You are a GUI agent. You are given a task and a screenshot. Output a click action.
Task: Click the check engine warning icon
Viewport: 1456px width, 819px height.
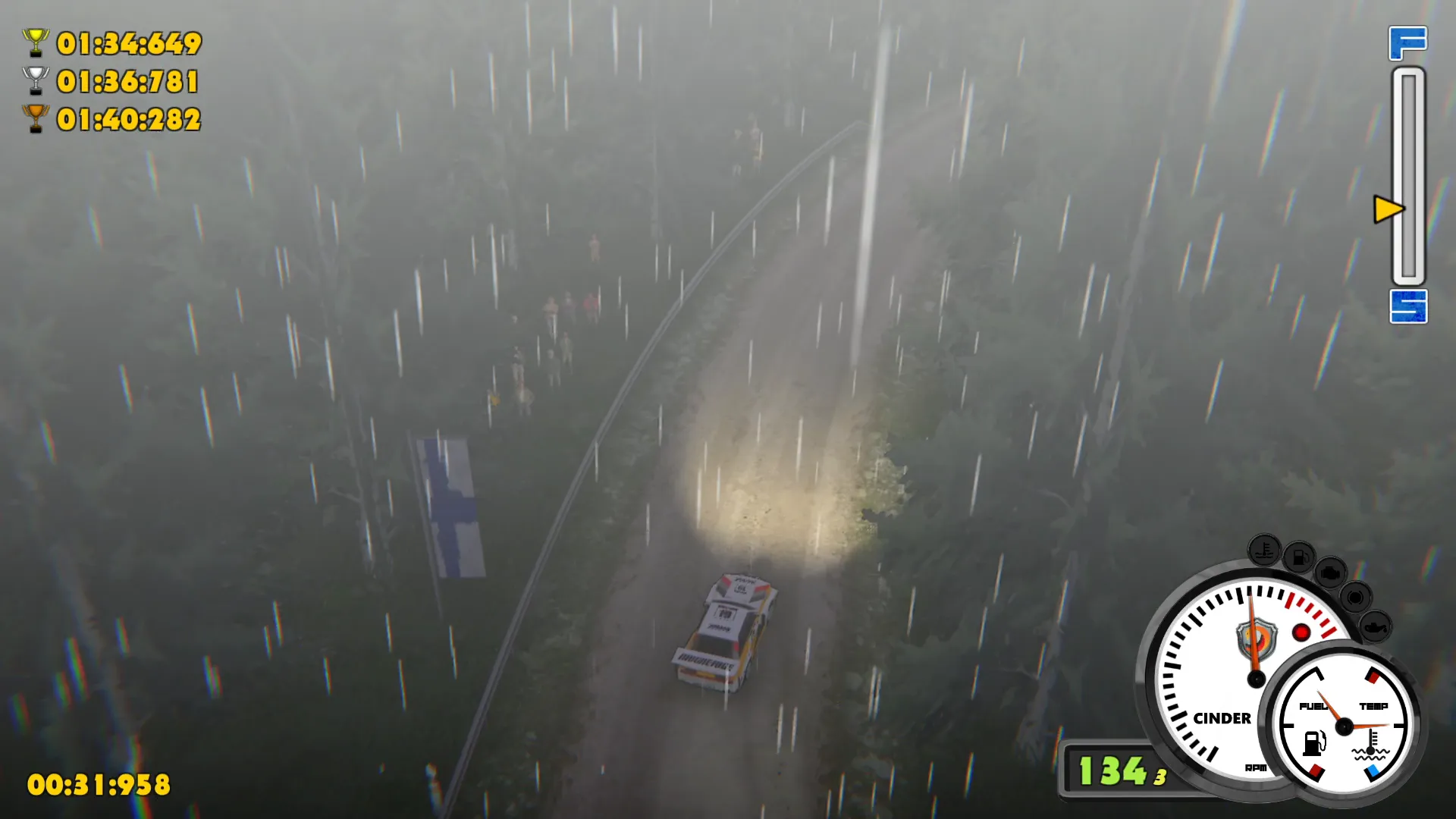tap(1330, 574)
